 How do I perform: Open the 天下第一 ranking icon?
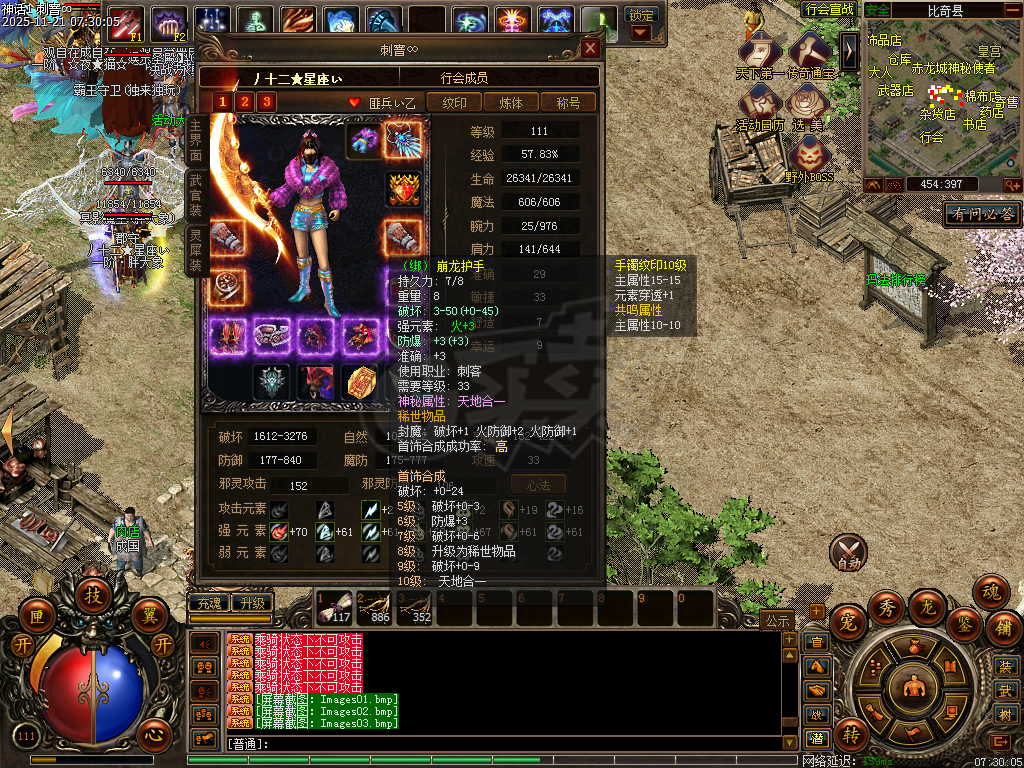(x=761, y=53)
